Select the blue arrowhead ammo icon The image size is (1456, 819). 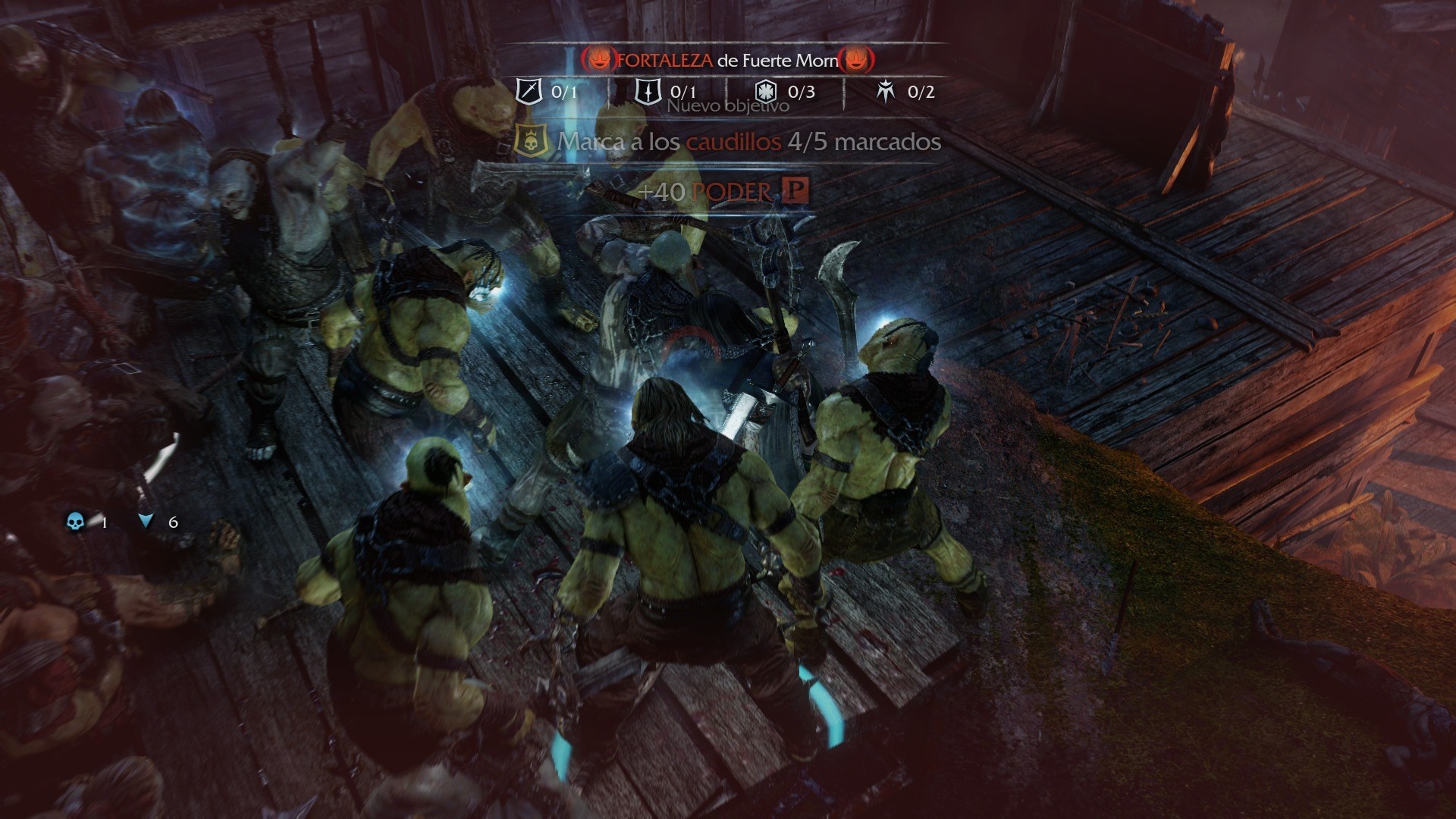point(146,521)
